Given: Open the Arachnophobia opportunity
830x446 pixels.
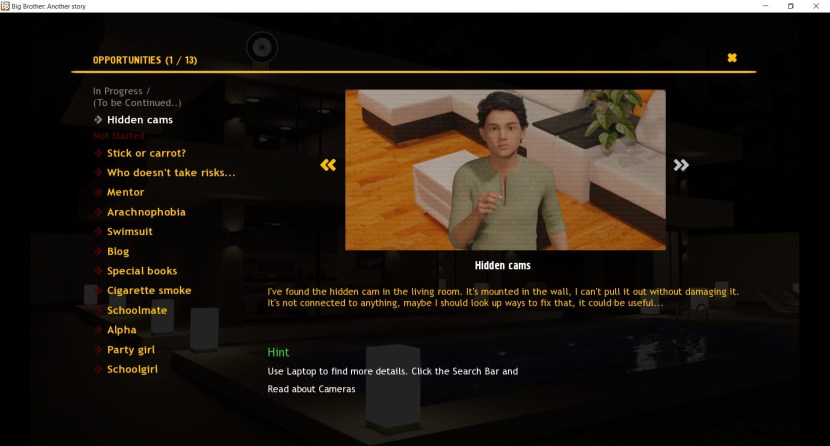Looking at the screenshot, I should point(146,212).
